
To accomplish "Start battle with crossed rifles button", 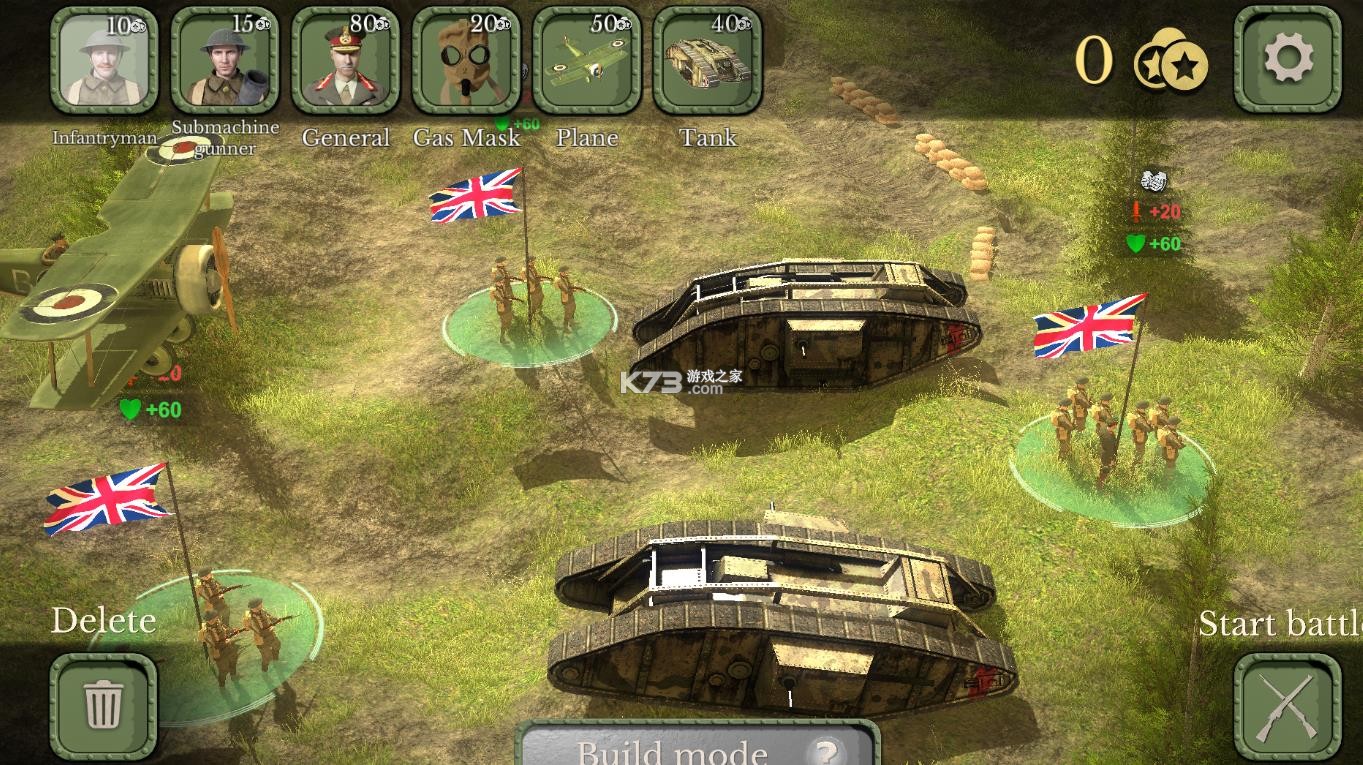I will point(1287,707).
